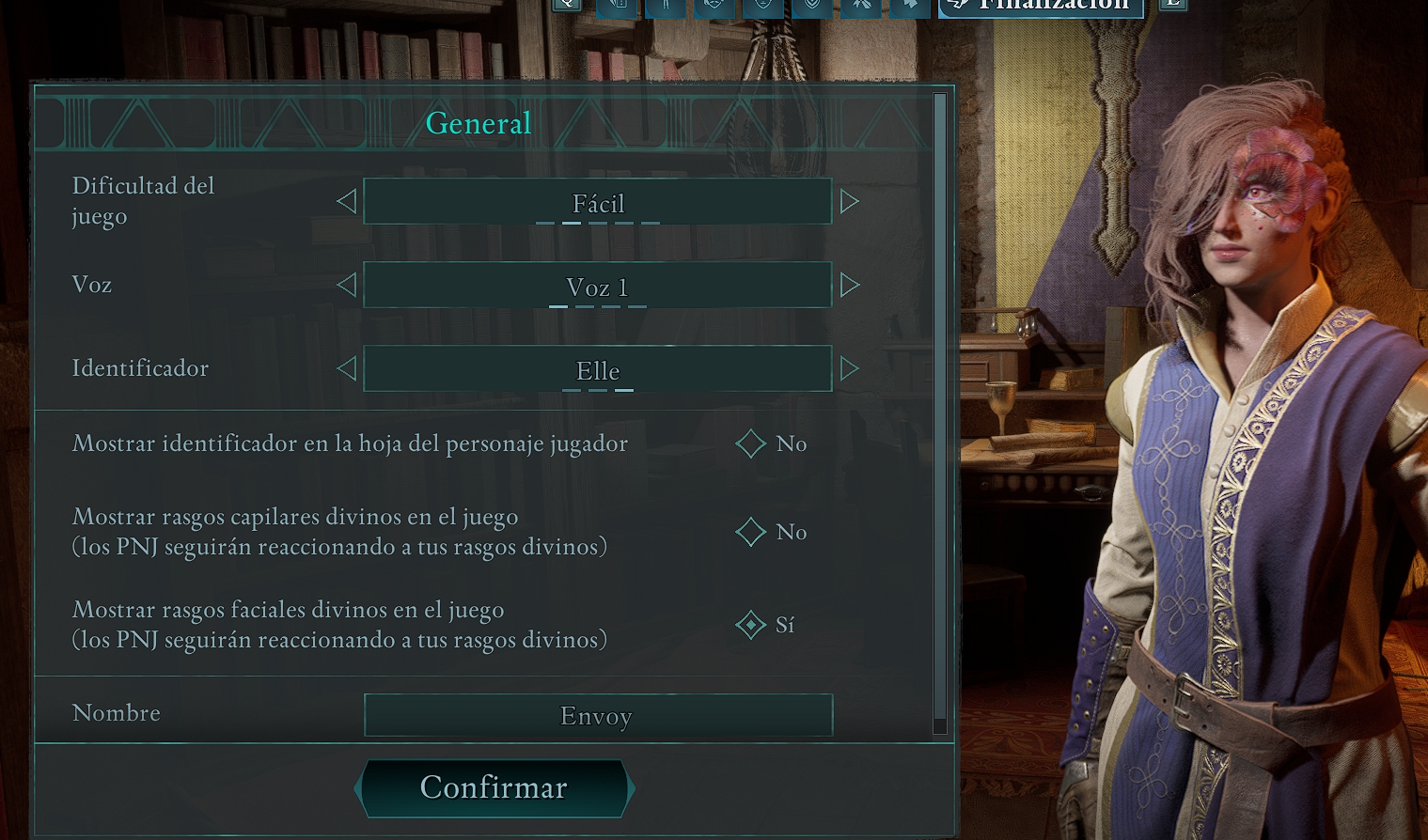Disable divine facial features display
Screen dimensions: 1428x840
tap(751, 625)
